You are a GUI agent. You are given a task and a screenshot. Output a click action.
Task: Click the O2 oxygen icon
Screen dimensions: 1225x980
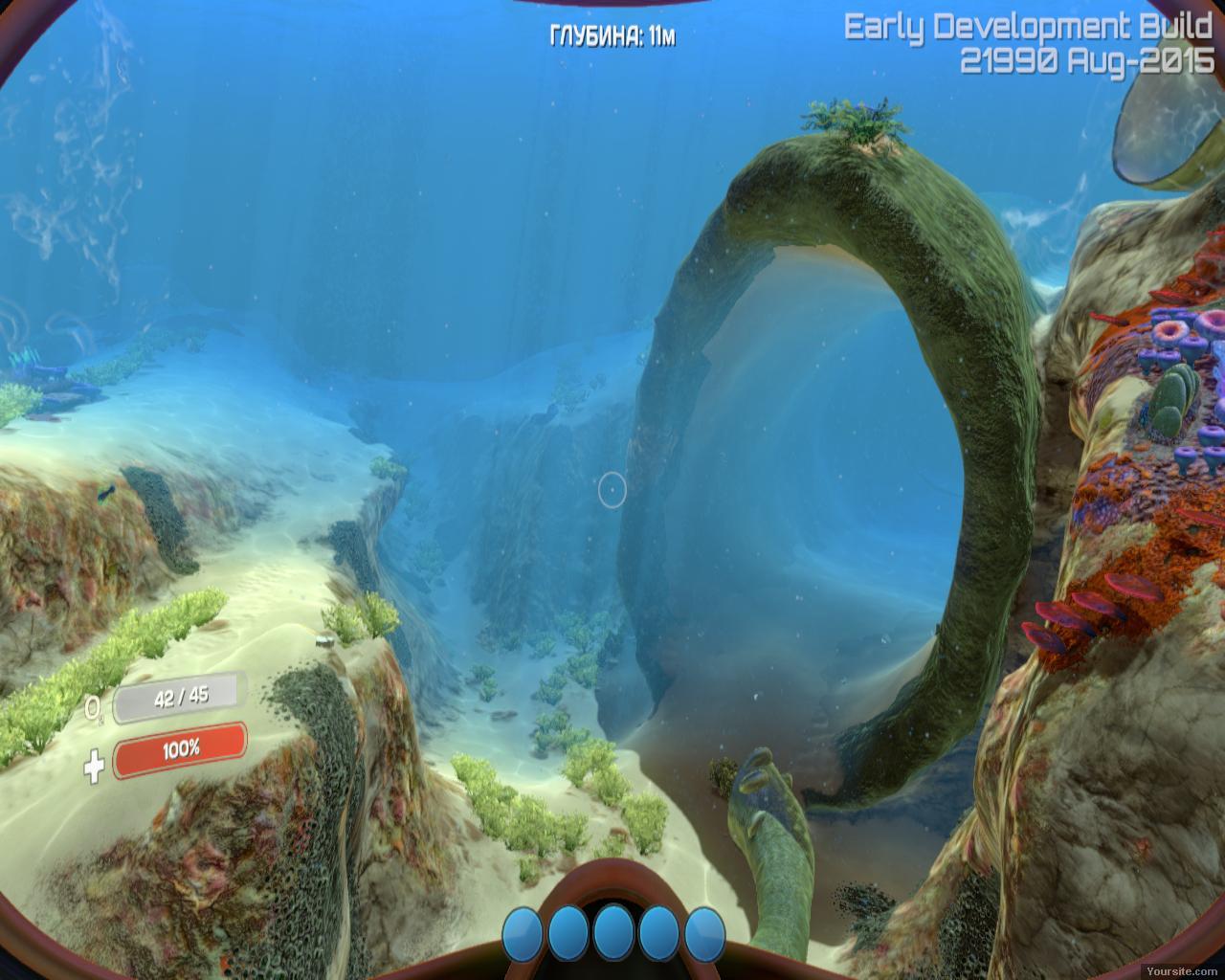(94, 705)
